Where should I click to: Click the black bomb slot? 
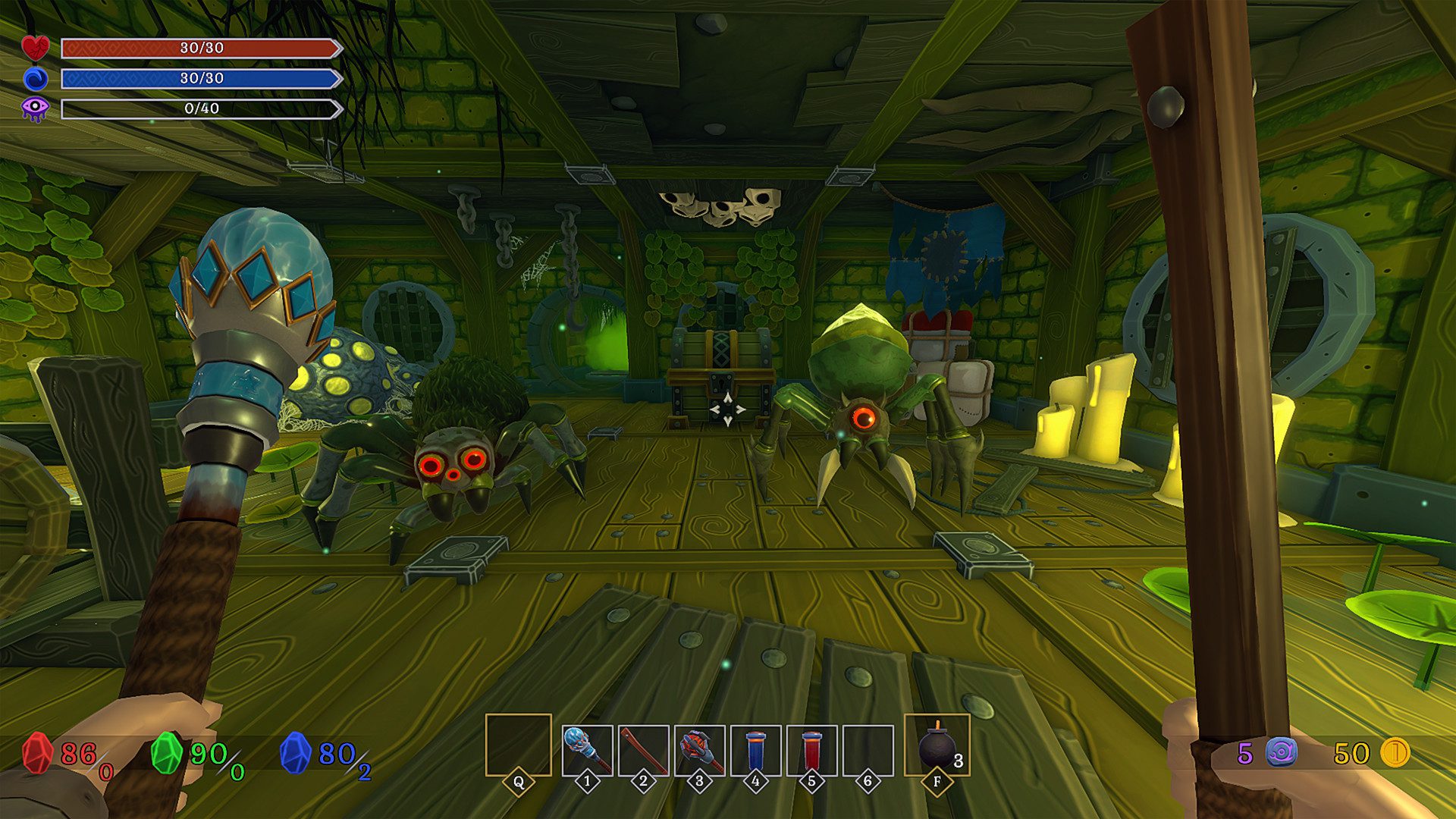click(x=937, y=745)
